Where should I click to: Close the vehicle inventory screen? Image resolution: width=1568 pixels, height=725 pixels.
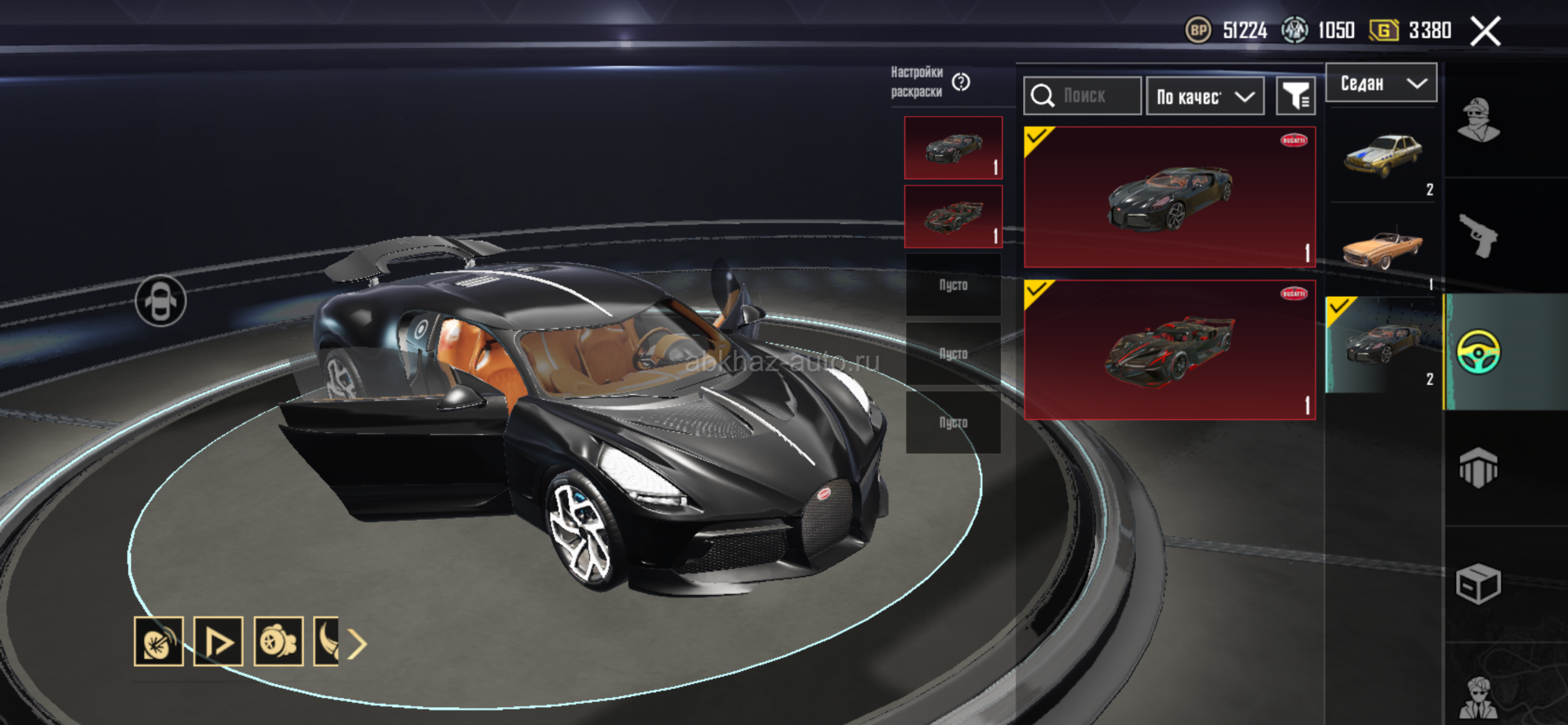pyautogui.click(x=1485, y=32)
